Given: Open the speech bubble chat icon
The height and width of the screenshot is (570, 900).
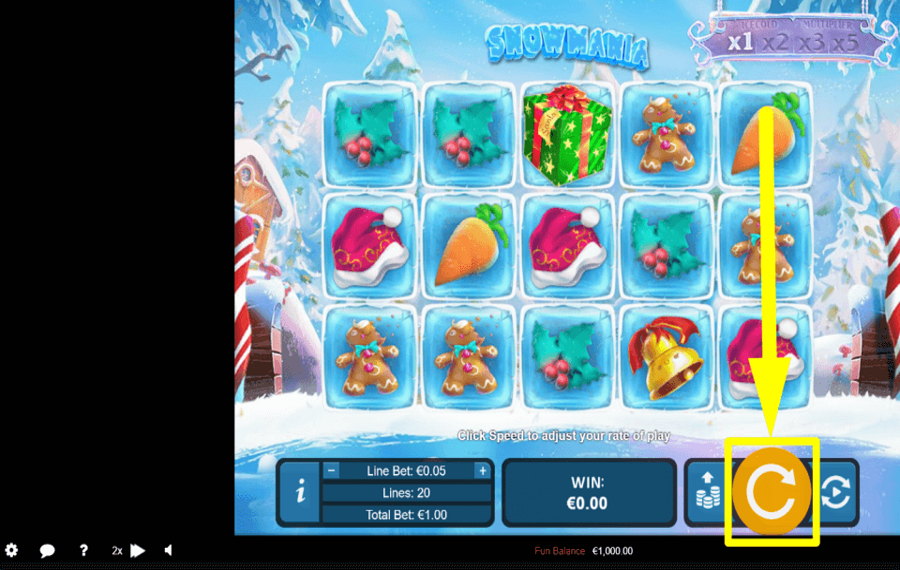Looking at the screenshot, I should pyautogui.click(x=47, y=550).
